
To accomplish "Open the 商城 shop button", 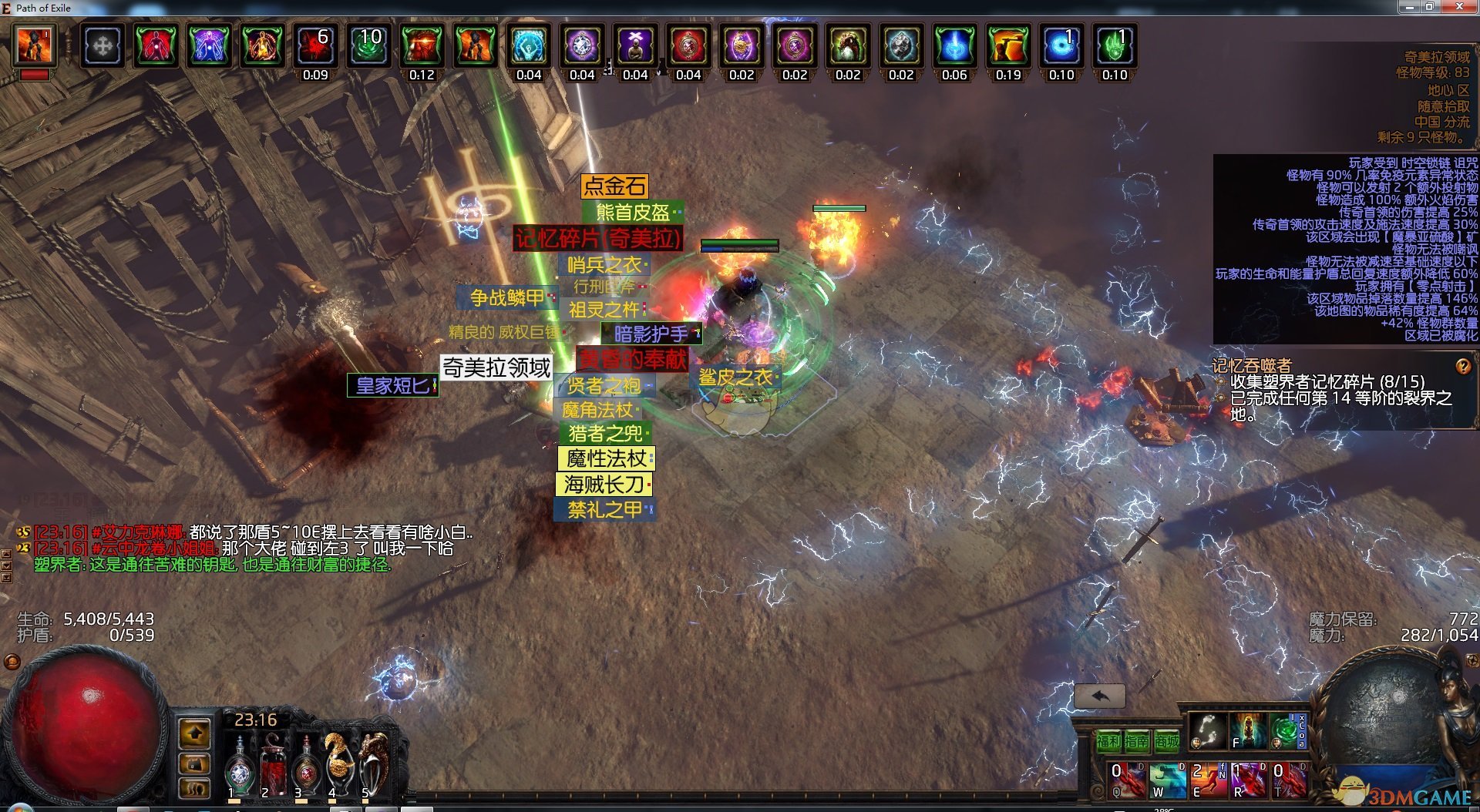I will [x=1166, y=741].
